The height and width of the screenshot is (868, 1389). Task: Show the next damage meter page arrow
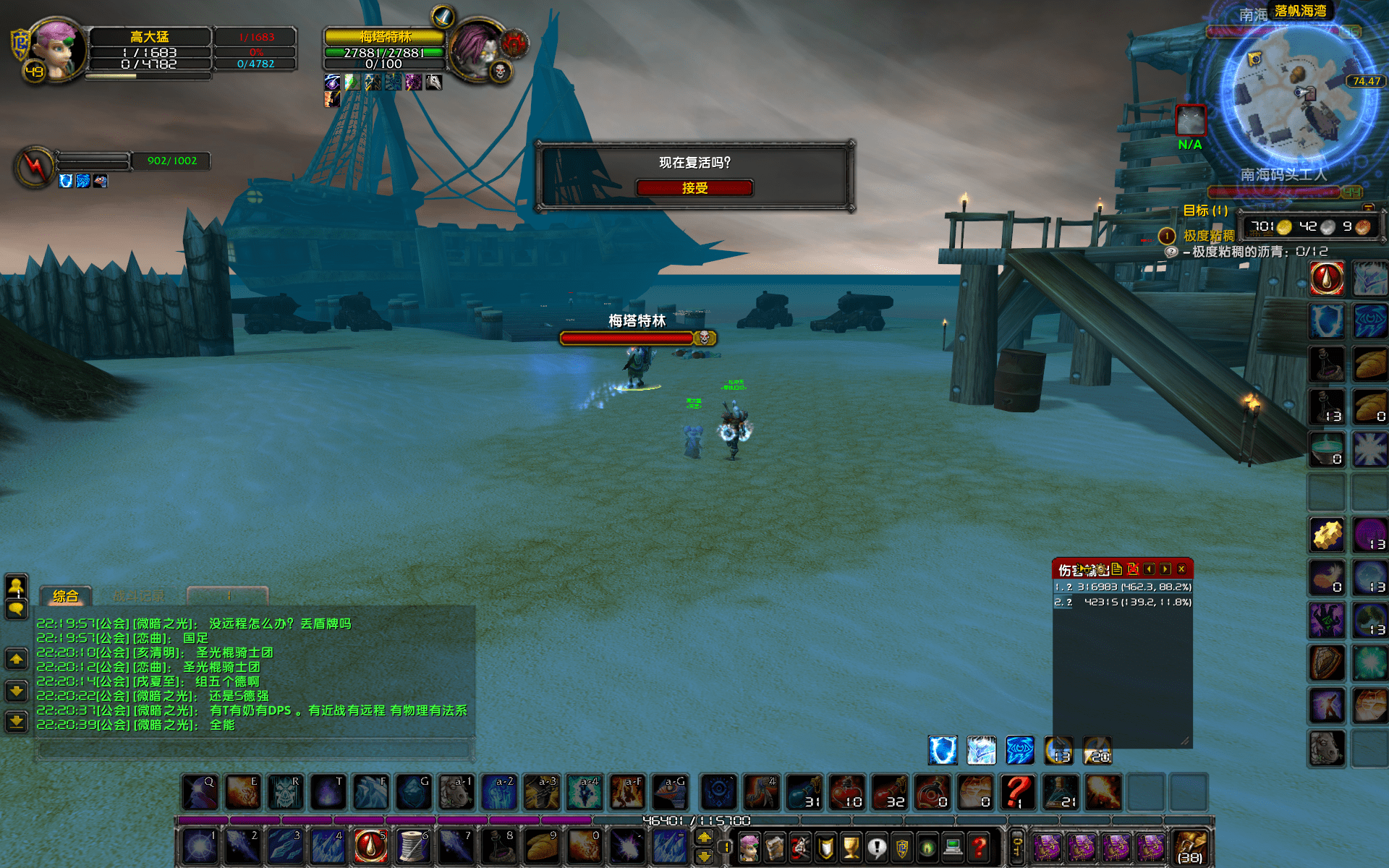tap(1165, 569)
